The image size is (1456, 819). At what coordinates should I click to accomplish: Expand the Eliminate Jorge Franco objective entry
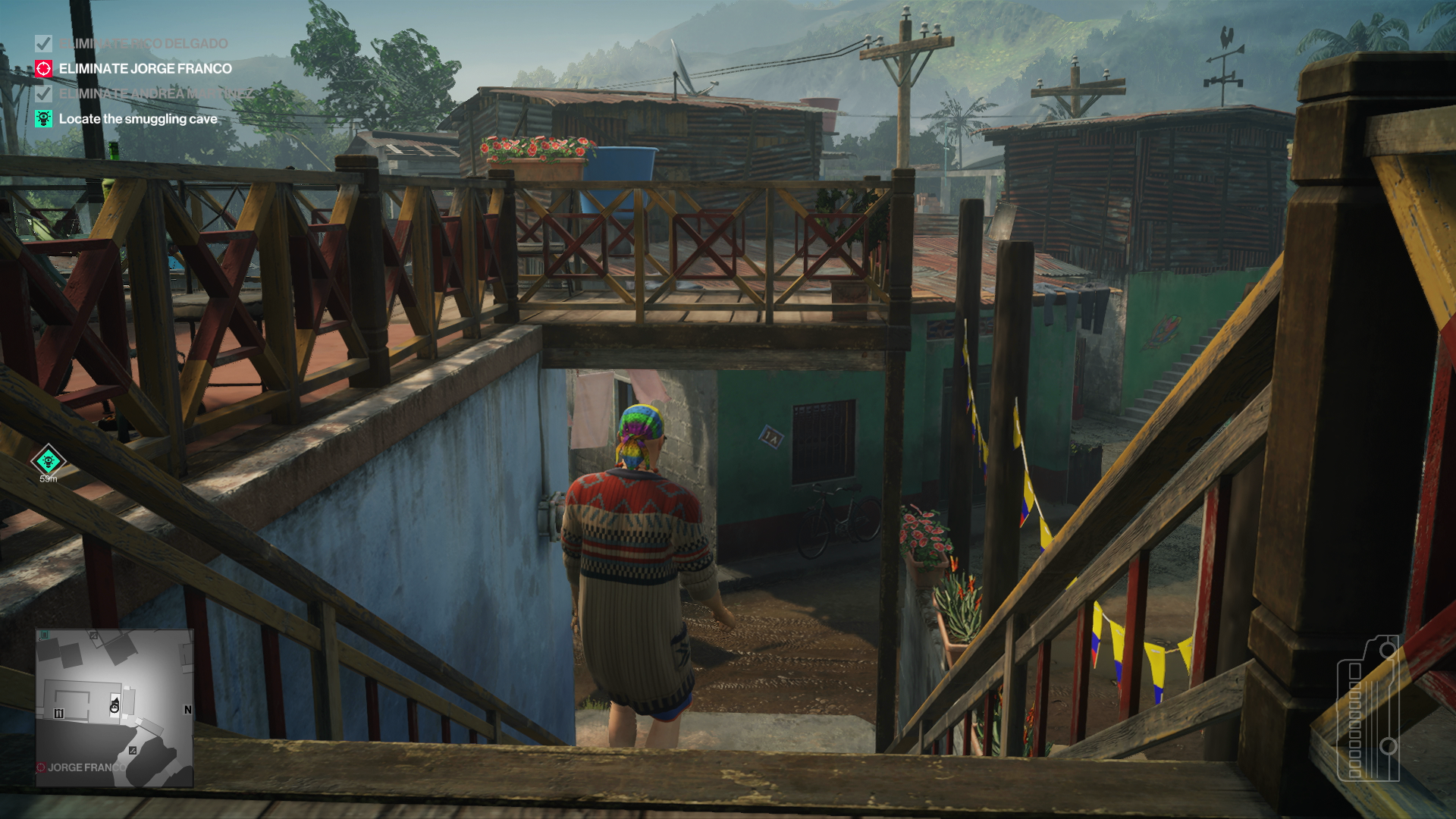click(44, 68)
